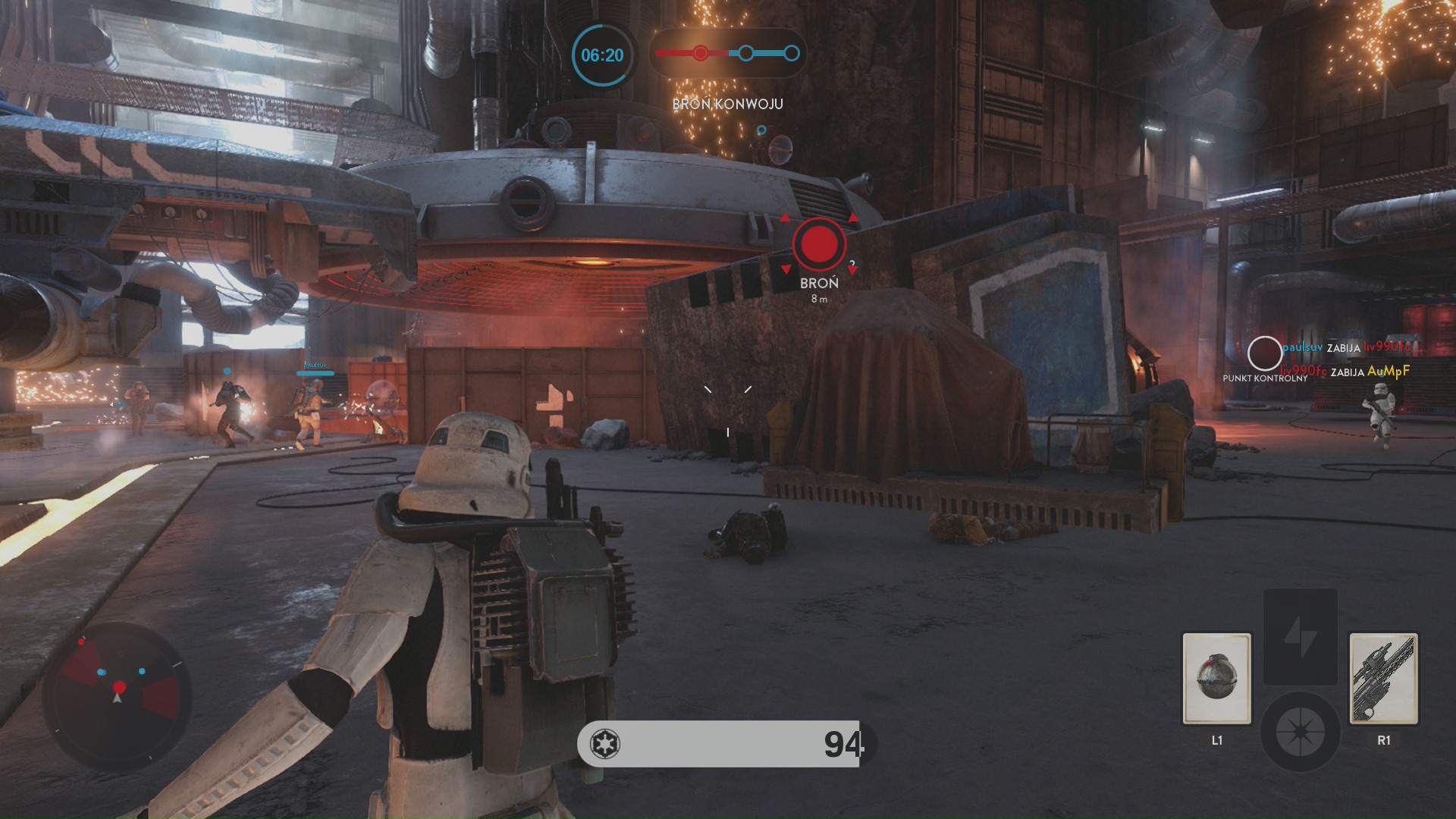Select the Punkt Kontrolny circle icon
This screenshot has height=819, width=1456.
[1264, 353]
